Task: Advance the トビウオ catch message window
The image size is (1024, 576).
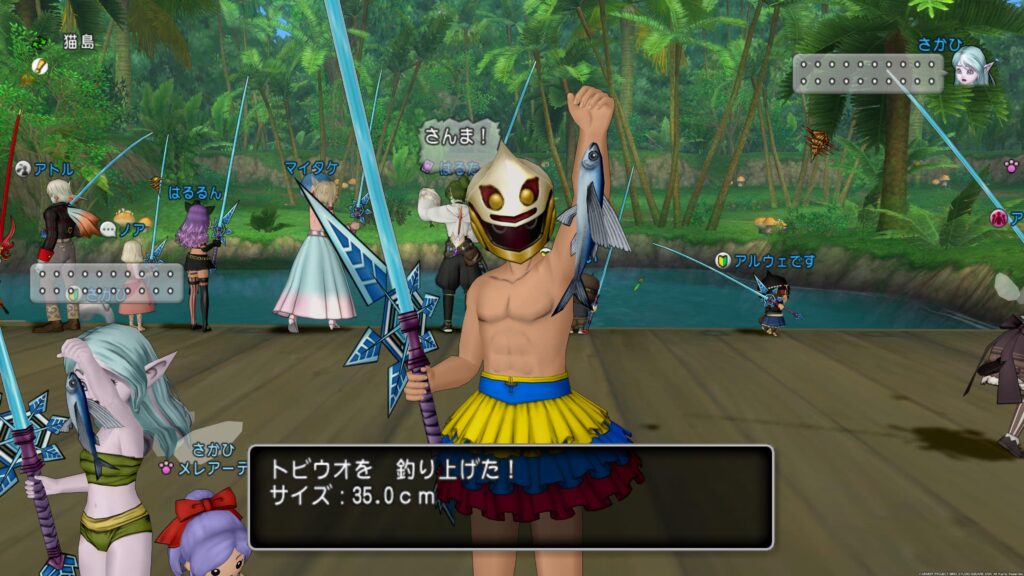Action: (510, 497)
